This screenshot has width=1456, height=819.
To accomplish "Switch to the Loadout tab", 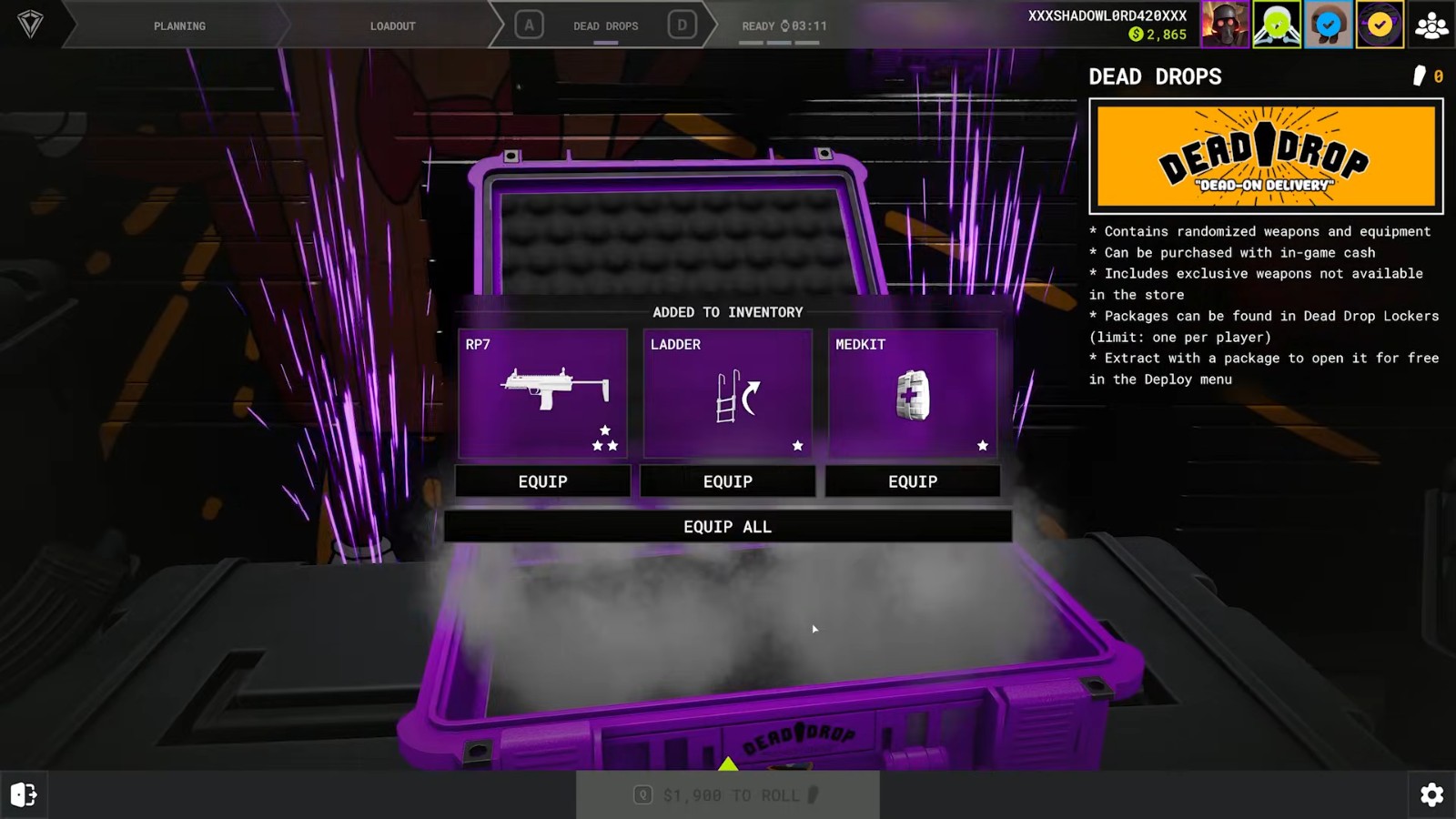I will pyautogui.click(x=393, y=25).
